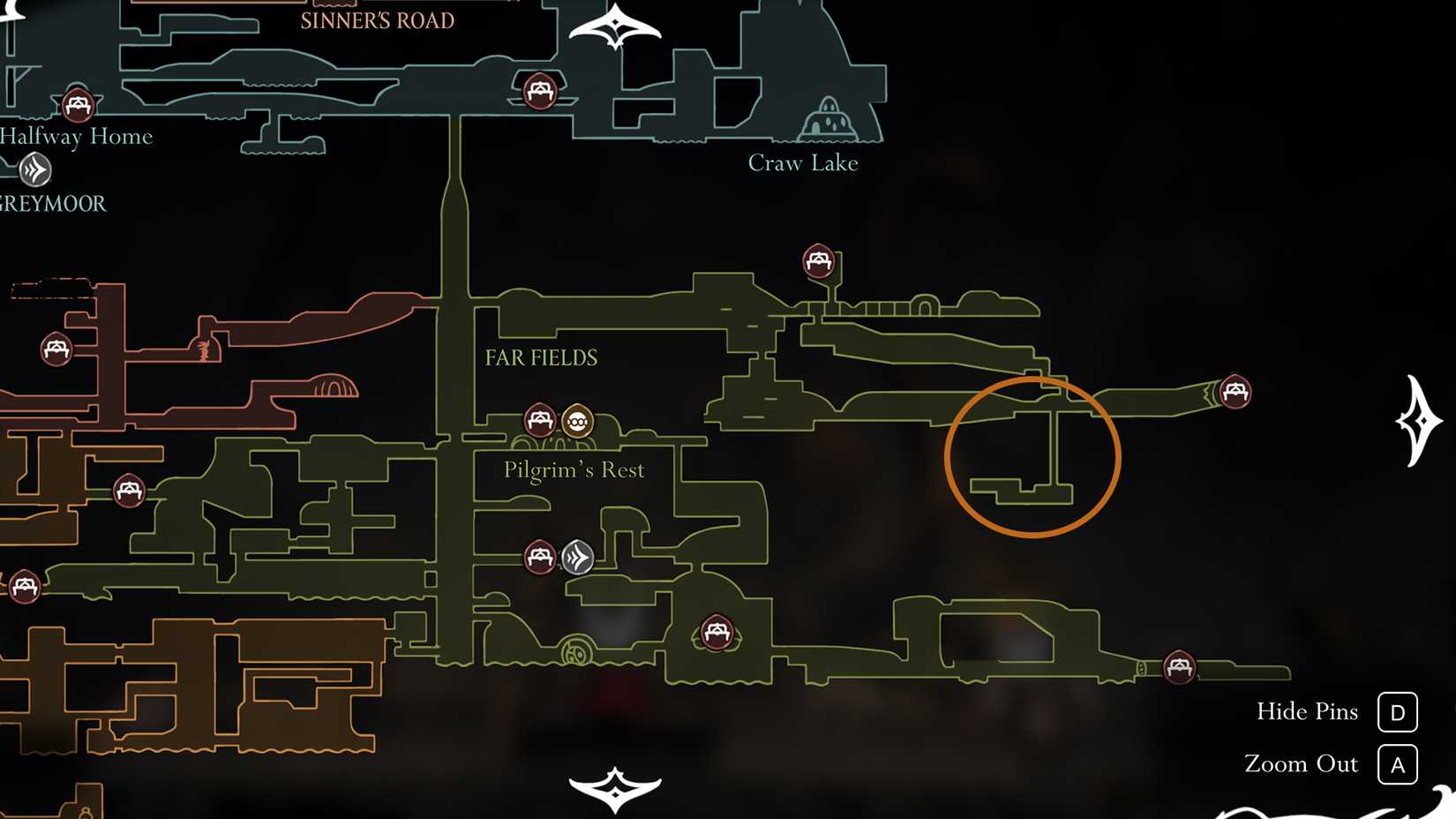This screenshot has width=1456, height=819.
Task: Toggle the bottom-right bench pin selection
Action: coord(1178,668)
